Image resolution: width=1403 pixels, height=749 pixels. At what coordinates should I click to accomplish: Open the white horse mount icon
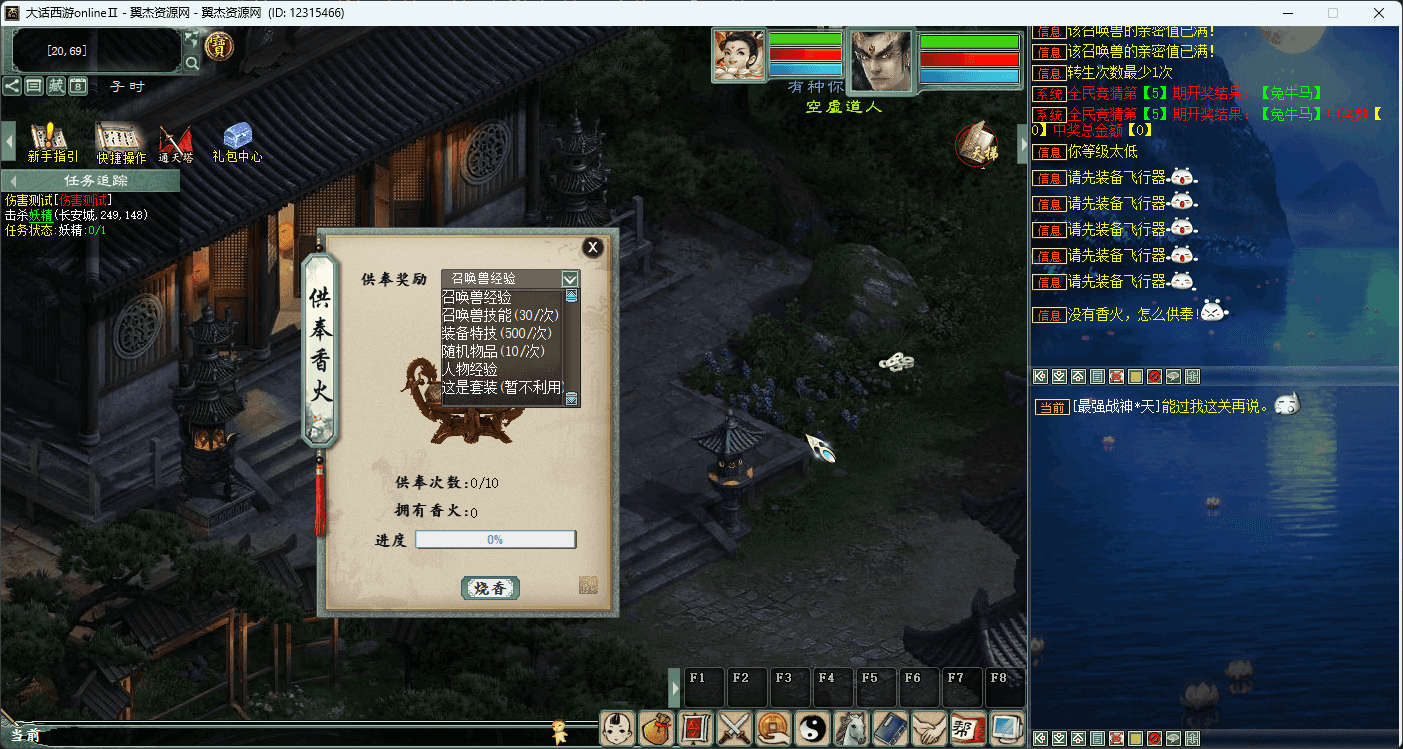pyautogui.click(x=851, y=728)
